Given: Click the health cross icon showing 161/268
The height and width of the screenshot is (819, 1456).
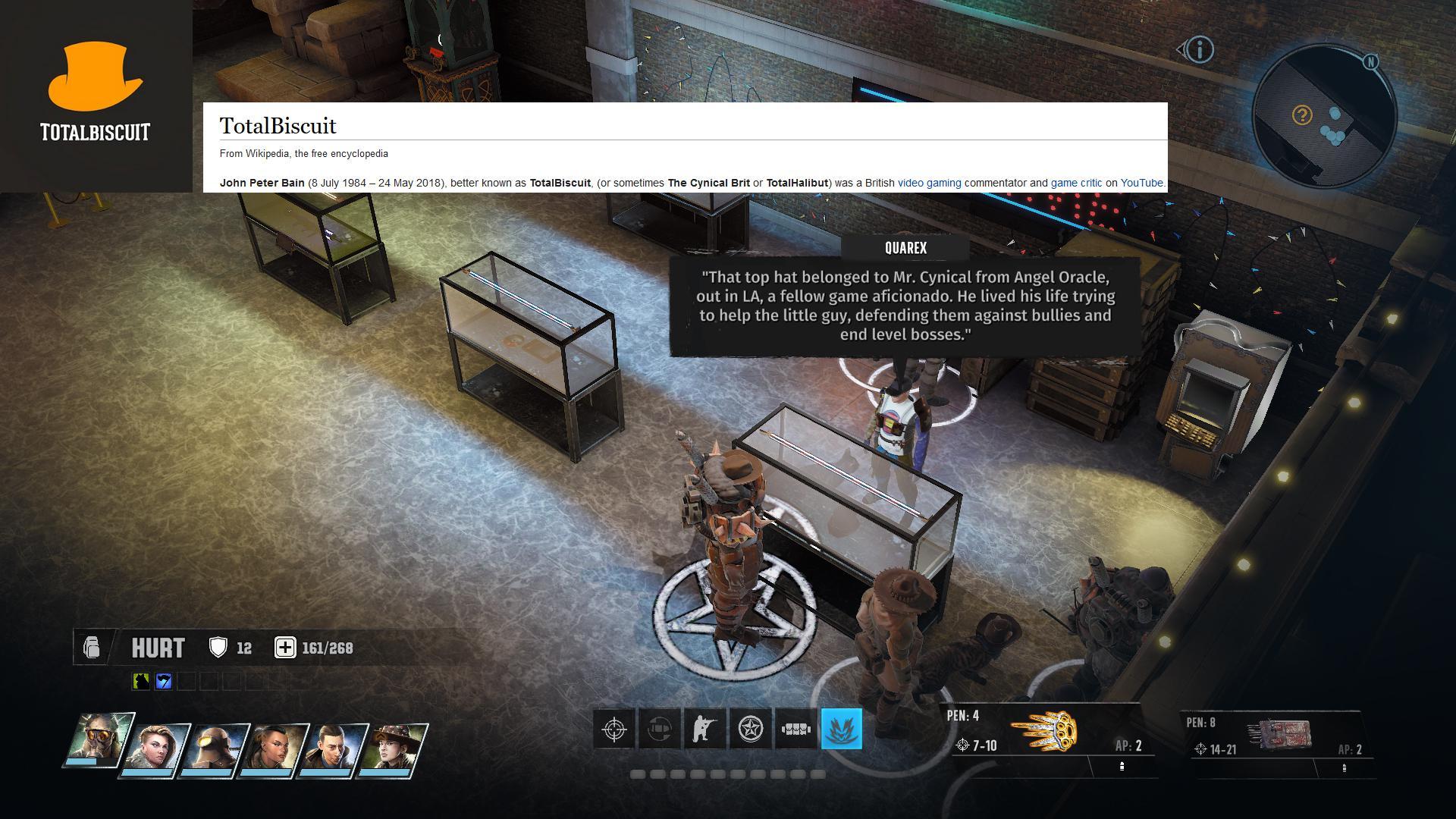Looking at the screenshot, I should coord(284,648).
